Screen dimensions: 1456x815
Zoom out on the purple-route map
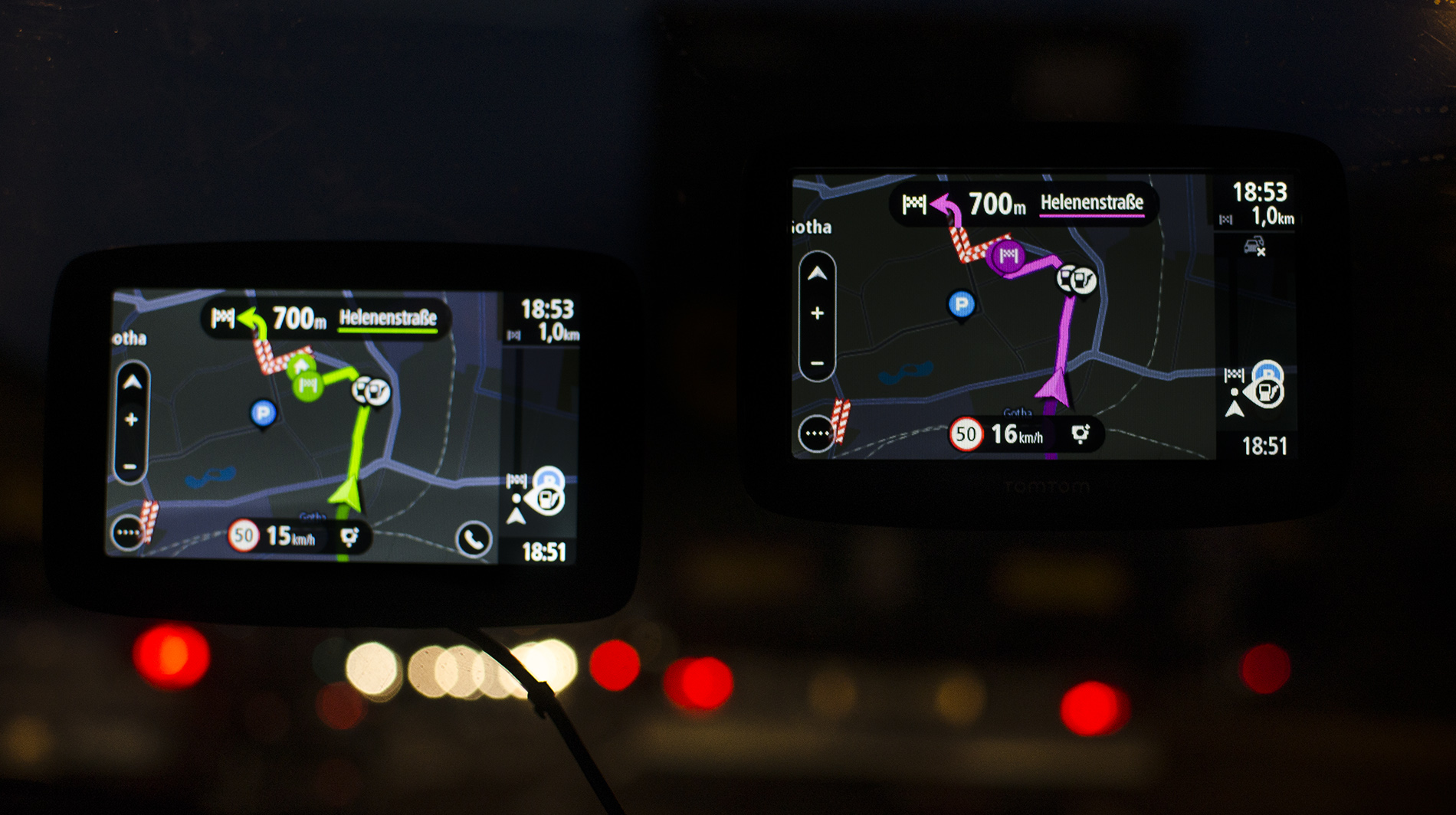click(x=817, y=363)
